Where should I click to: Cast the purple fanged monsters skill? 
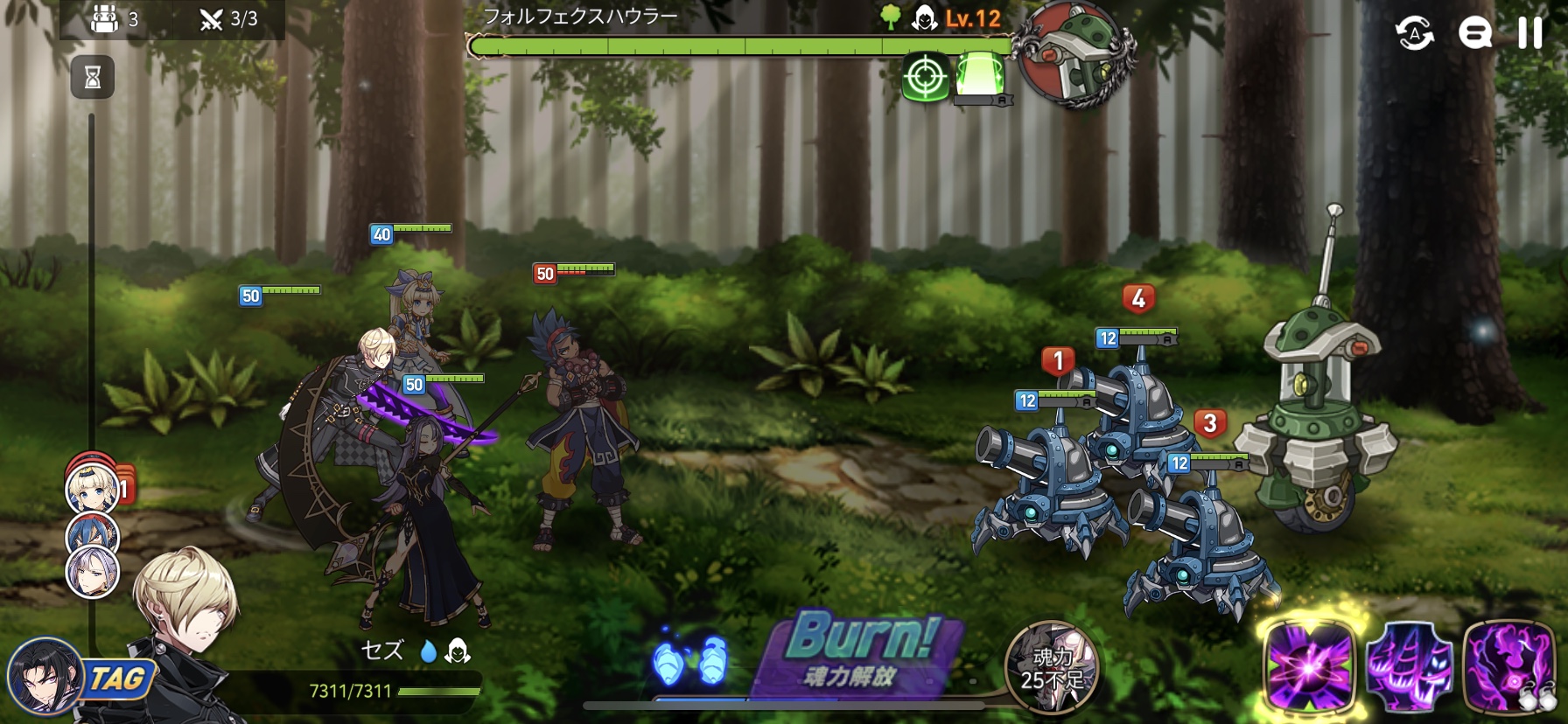click(1408, 668)
